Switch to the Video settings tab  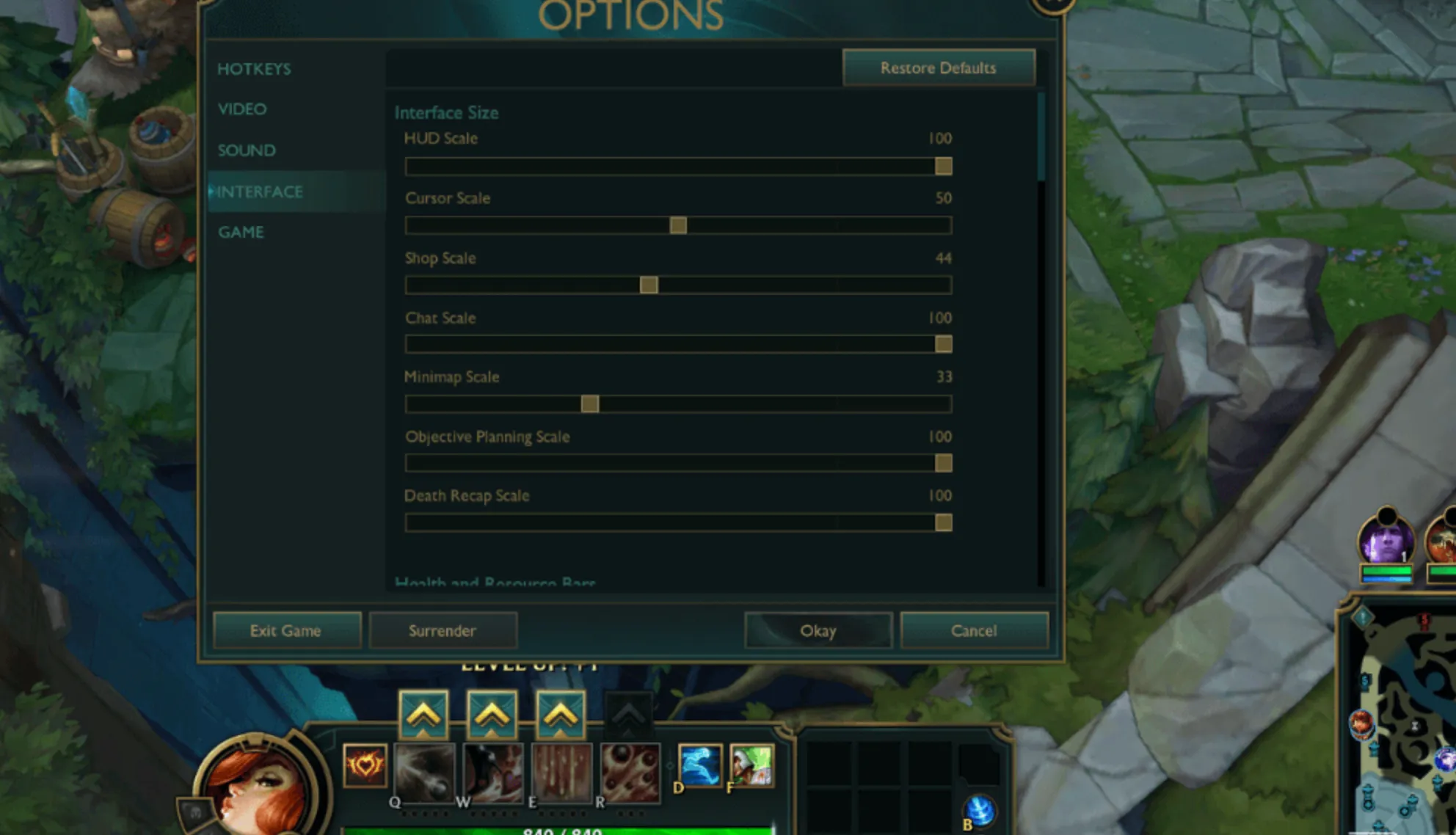(241, 109)
